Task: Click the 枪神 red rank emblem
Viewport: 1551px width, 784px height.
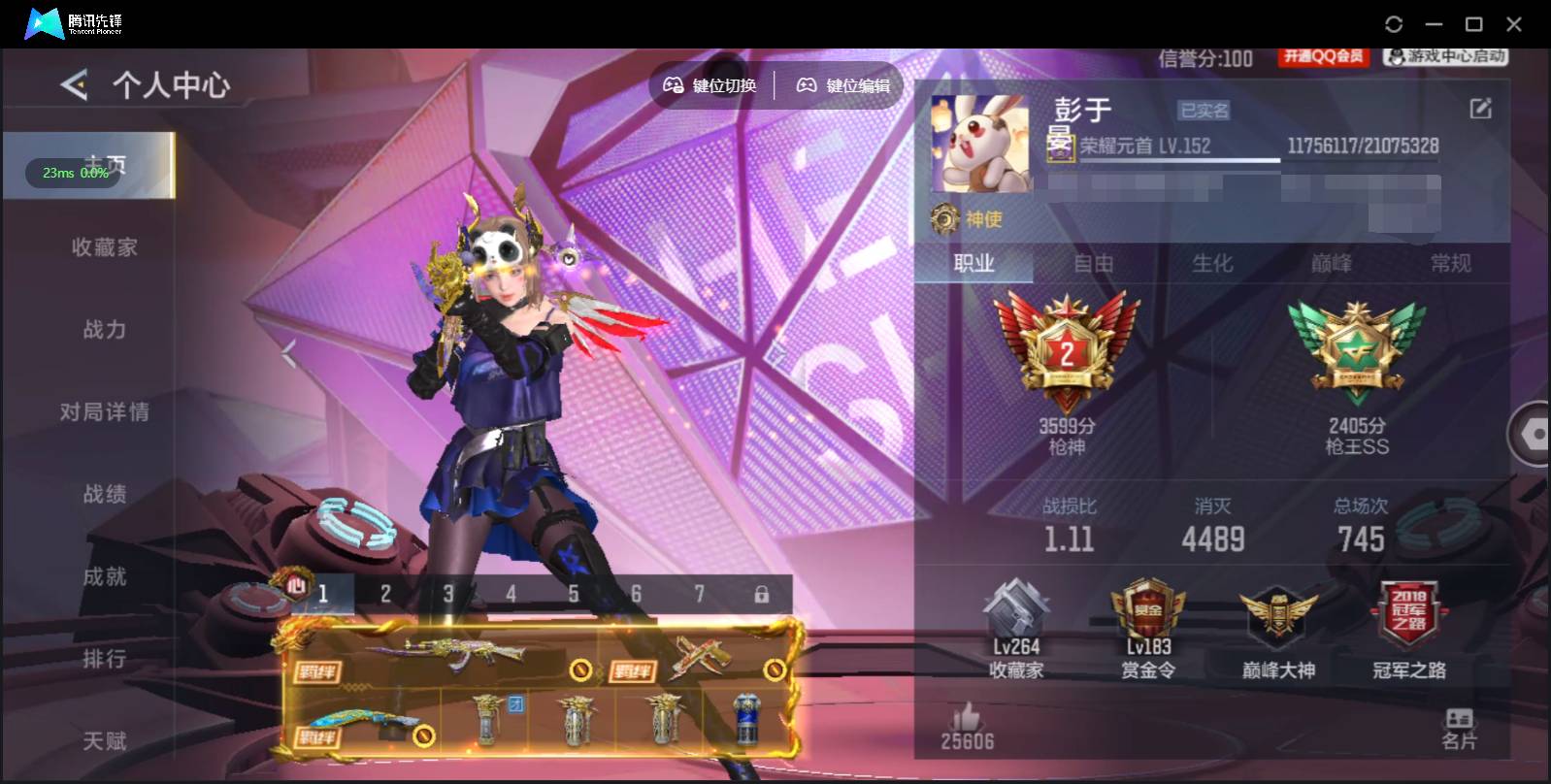Action: click(1068, 349)
